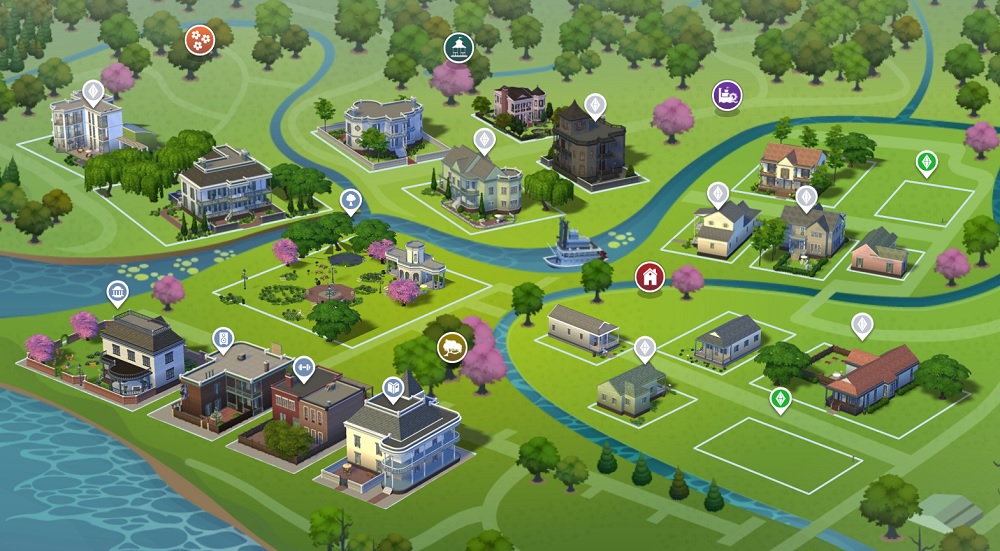Choose the plumbob pin above the dark mansion

point(595,105)
